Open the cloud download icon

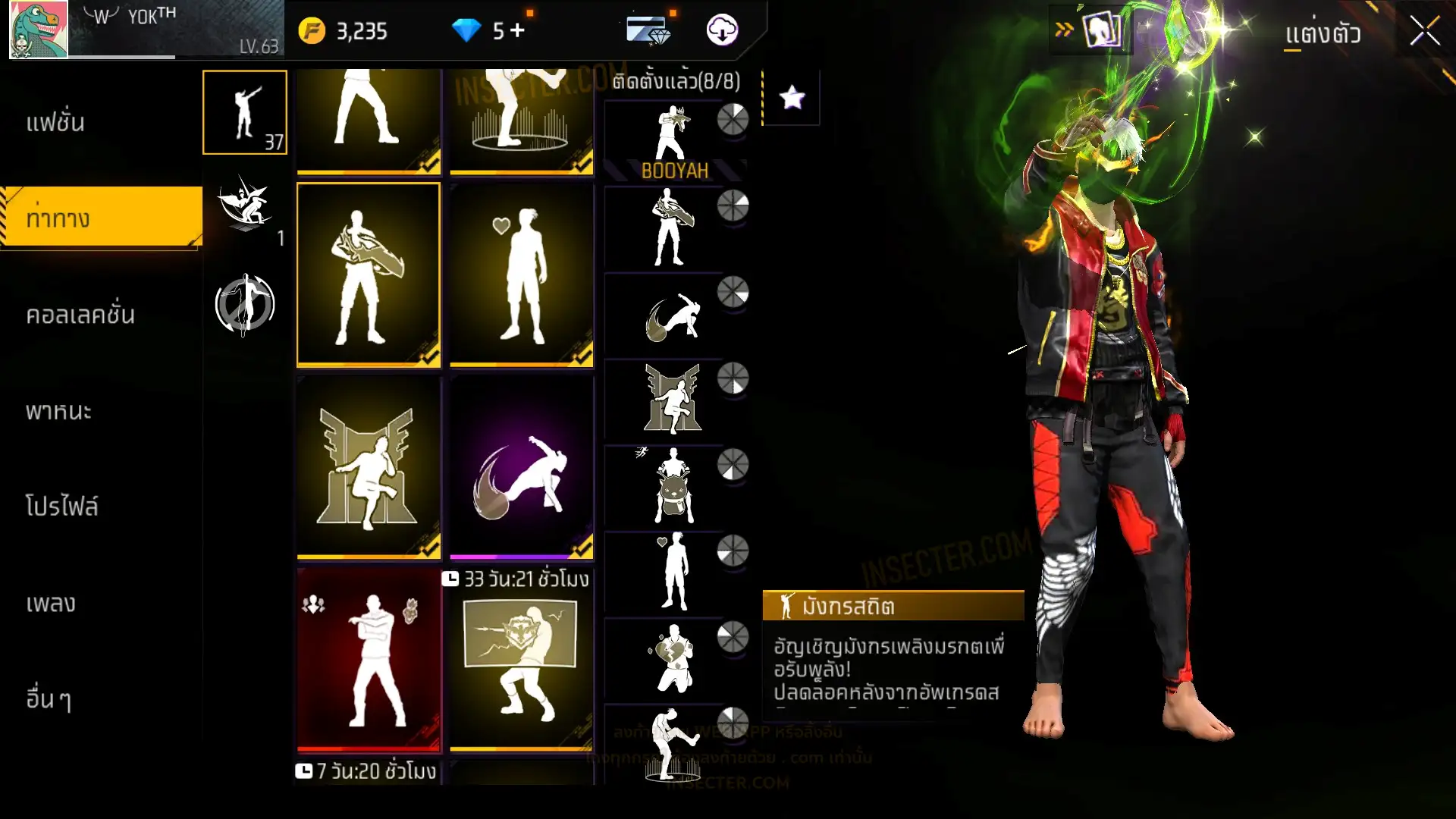pyautogui.click(x=722, y=30)
